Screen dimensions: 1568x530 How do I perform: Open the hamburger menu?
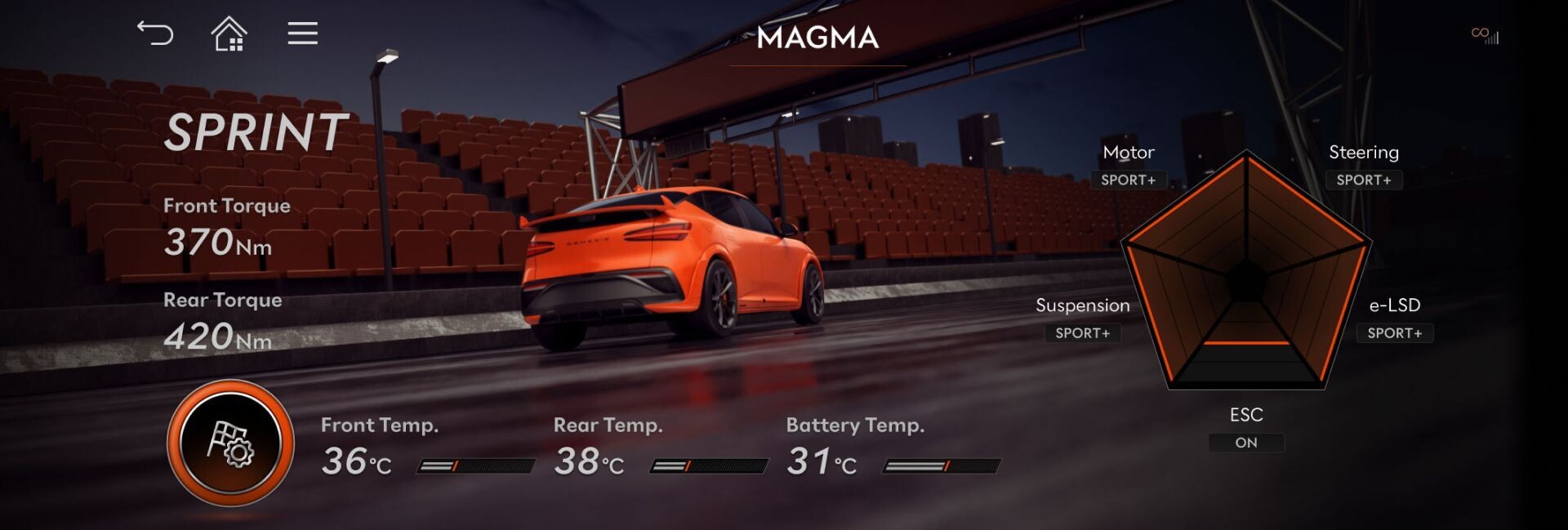302,33
